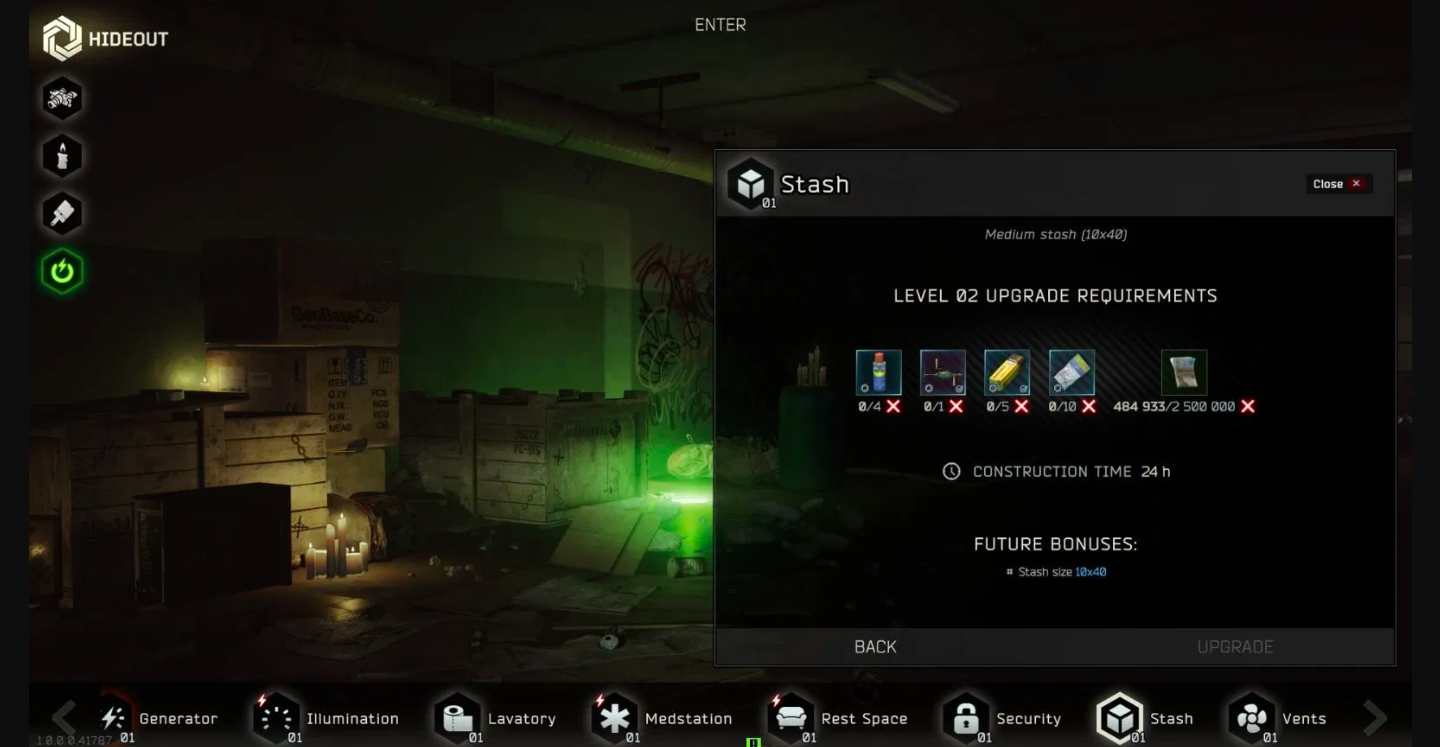The image size is (1440, 747).
Task: Select the brush icon in left sidebar
Action: [62, 213]
